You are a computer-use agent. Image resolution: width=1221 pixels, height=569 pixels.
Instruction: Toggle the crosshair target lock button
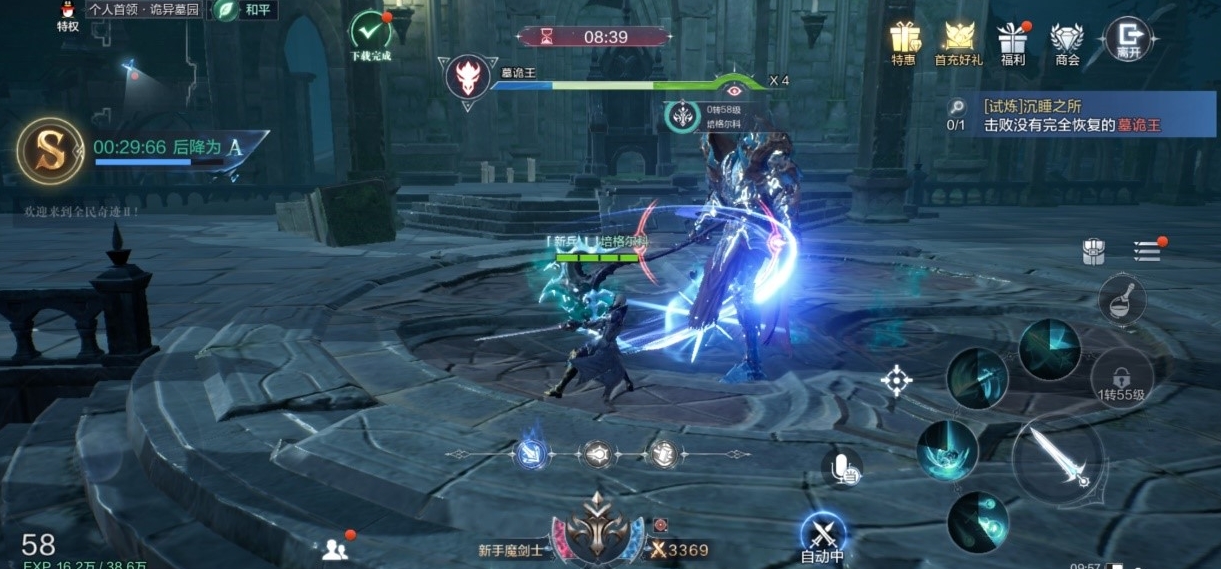click(896, 380)
